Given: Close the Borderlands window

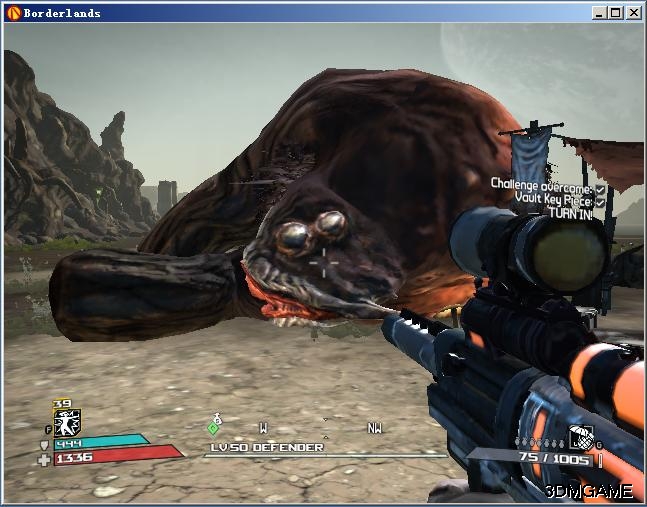Looking at the screenshot, I should [635, 13].
